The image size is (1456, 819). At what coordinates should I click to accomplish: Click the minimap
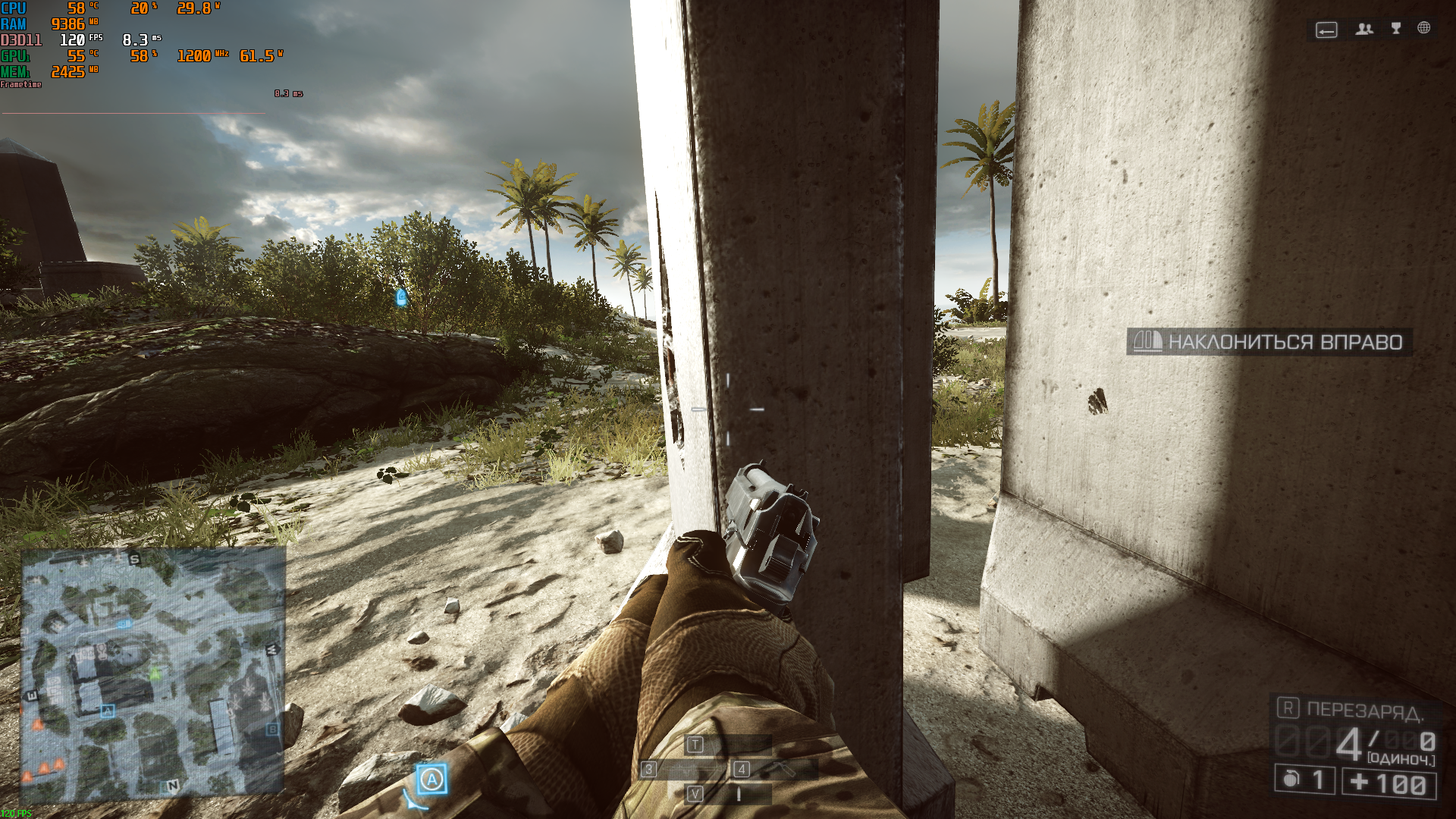152,673
